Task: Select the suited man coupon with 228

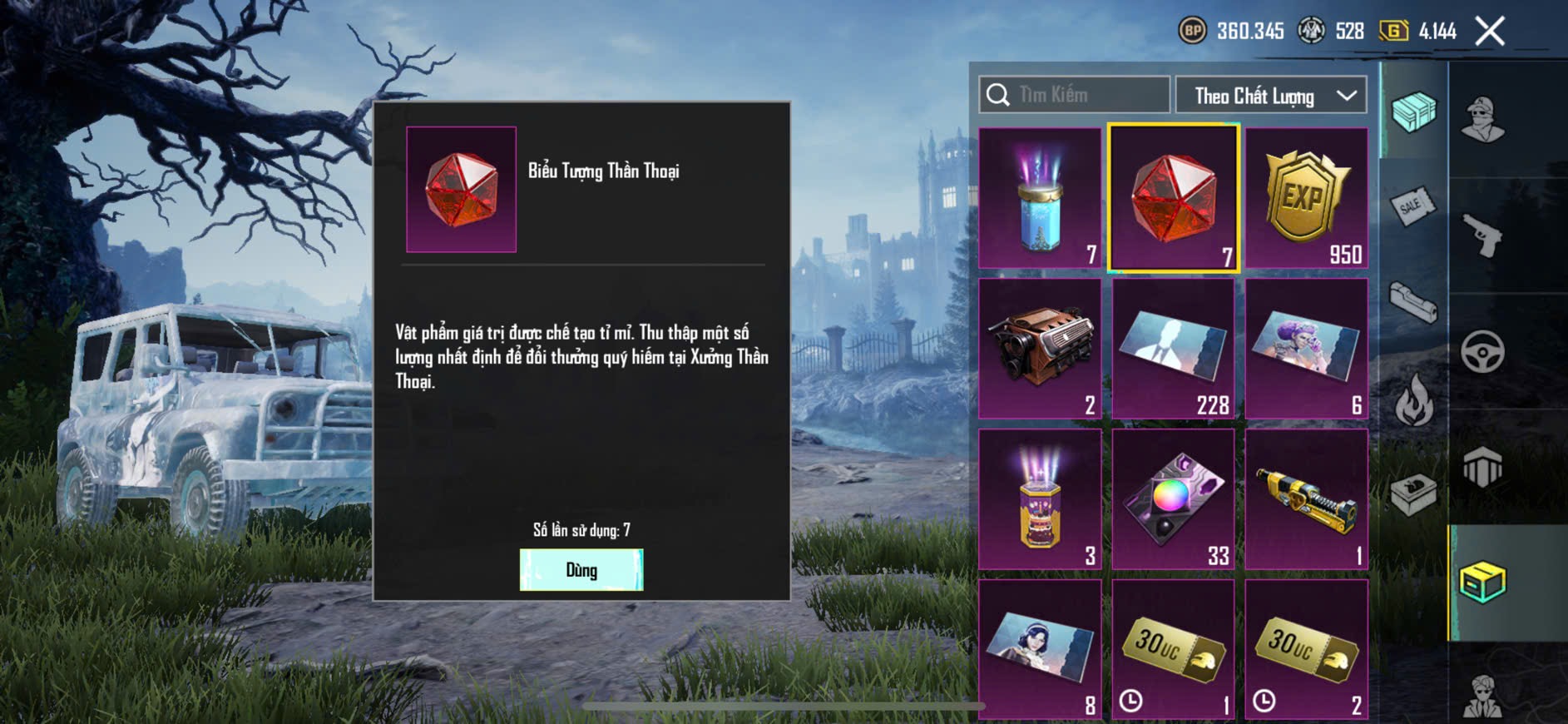Action: point(1173,349)
